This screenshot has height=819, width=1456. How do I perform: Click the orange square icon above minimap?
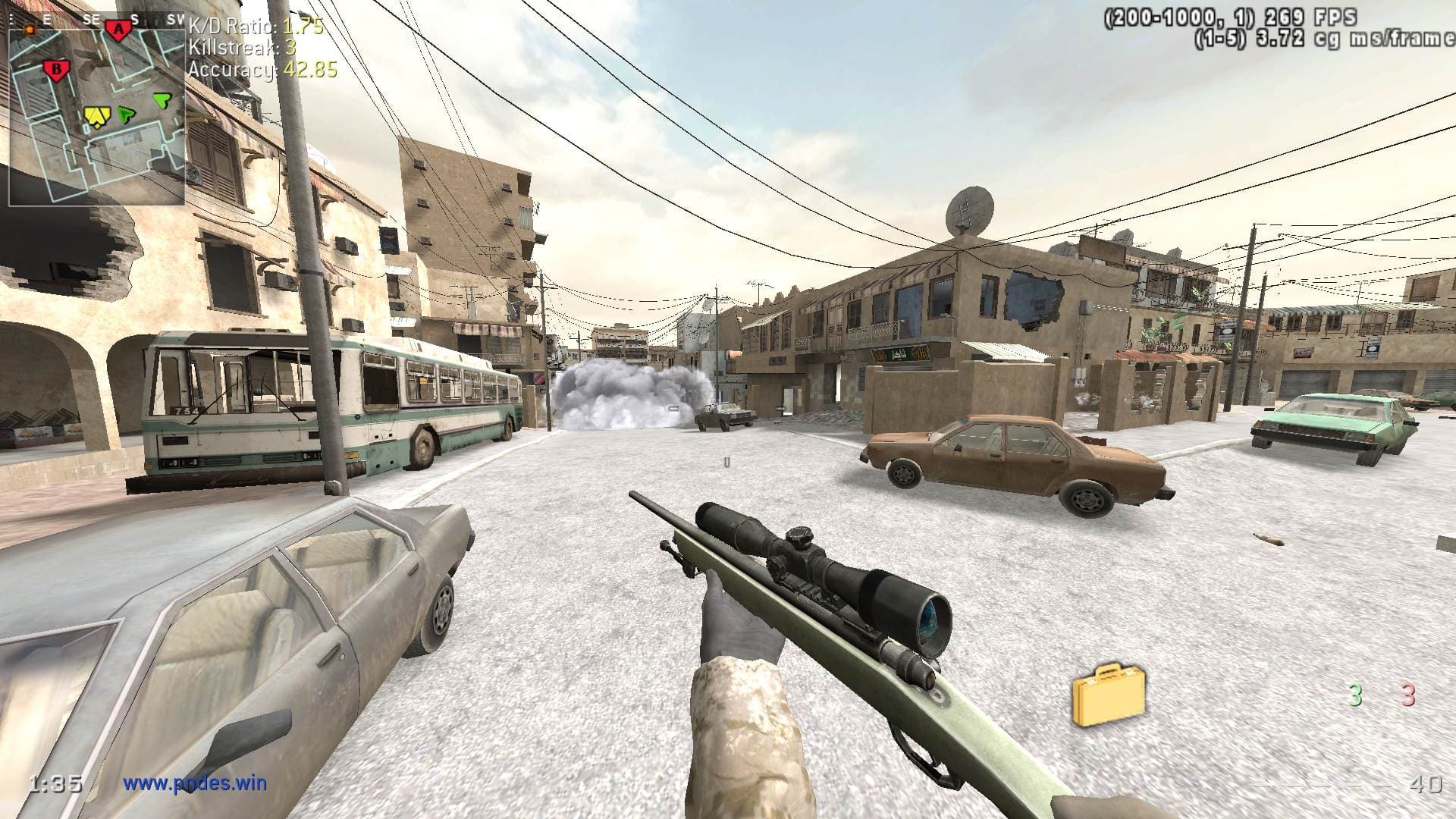30,29
